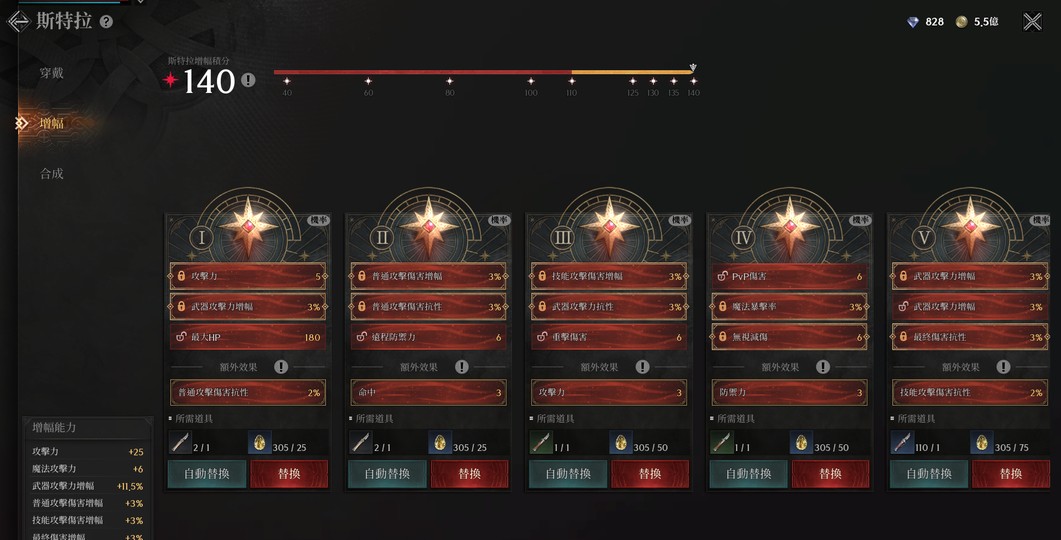This screenshot has height=540, width=1061.
Task: Click 替換 under slot V
Action: 1011,473
